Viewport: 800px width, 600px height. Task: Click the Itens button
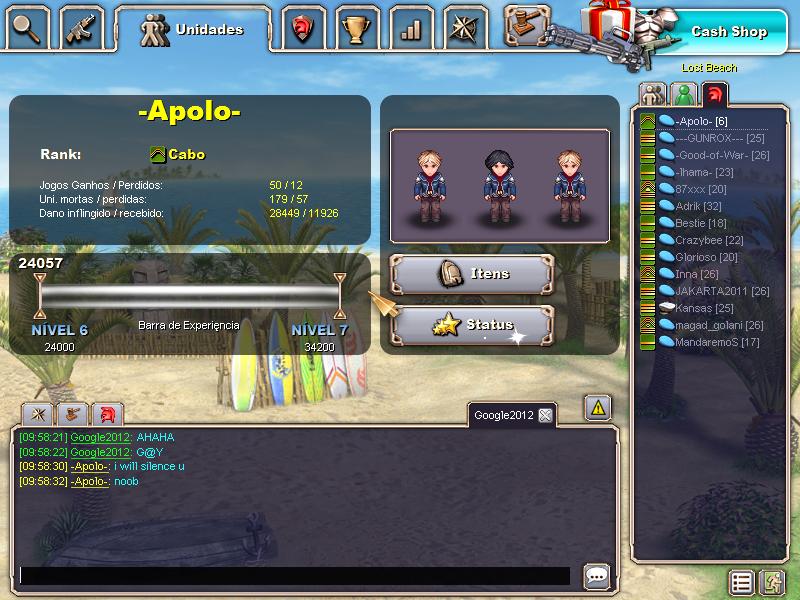(x=472, y=274)
